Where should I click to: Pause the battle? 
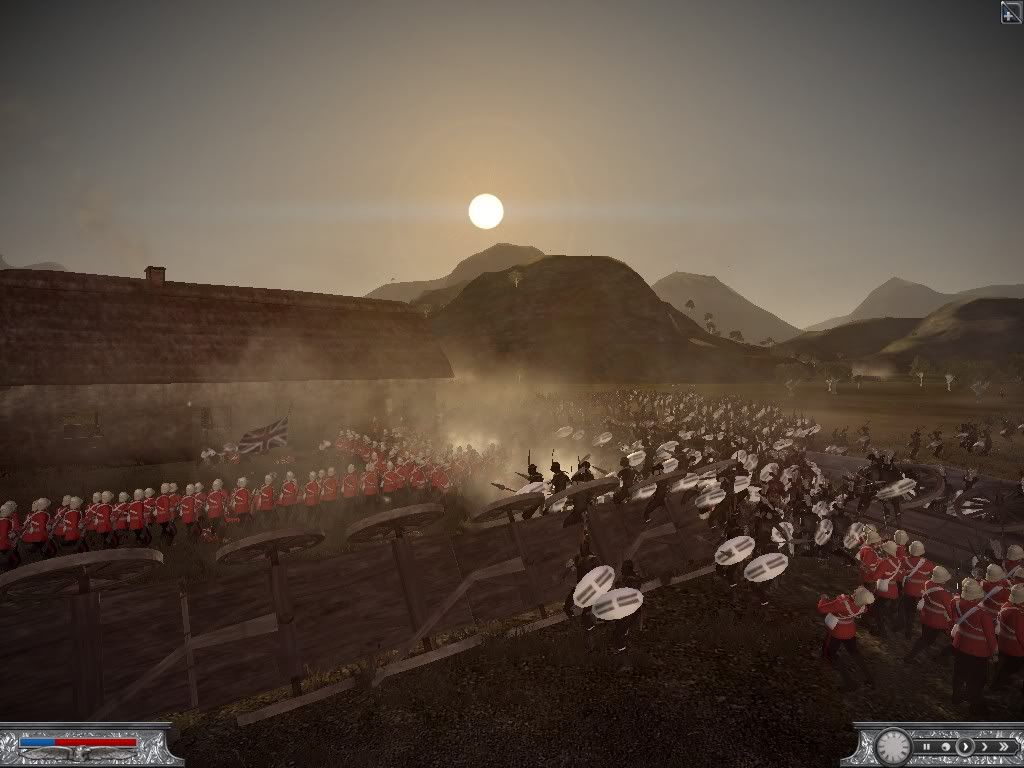coord(928,746)
